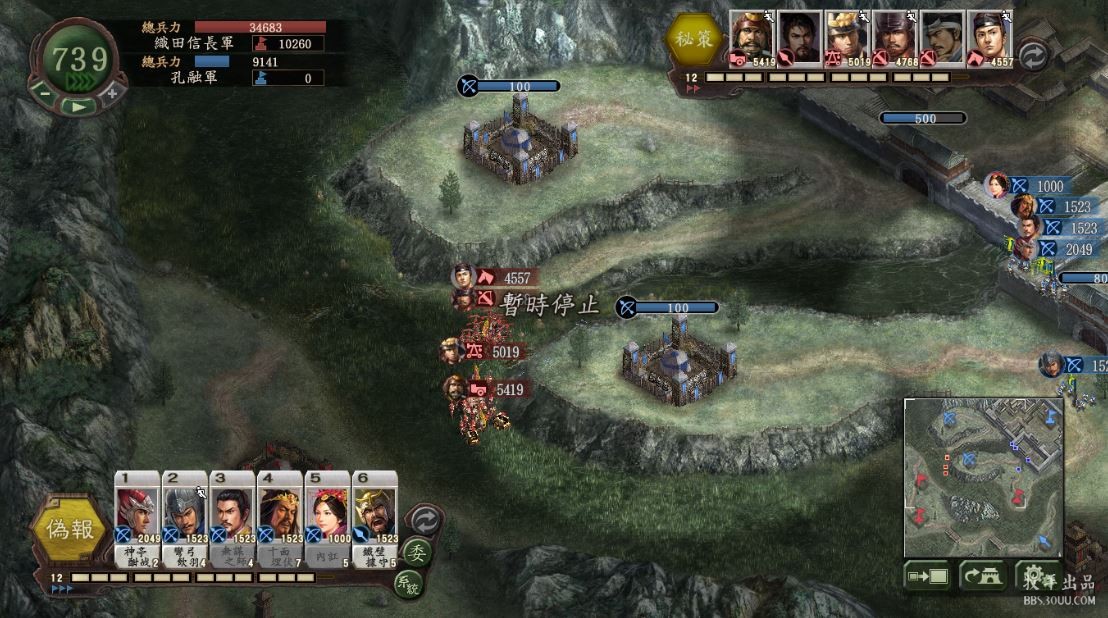1108x618 pixels.
Task: Increase game speed with the plus button
Action: click(111, 92)
